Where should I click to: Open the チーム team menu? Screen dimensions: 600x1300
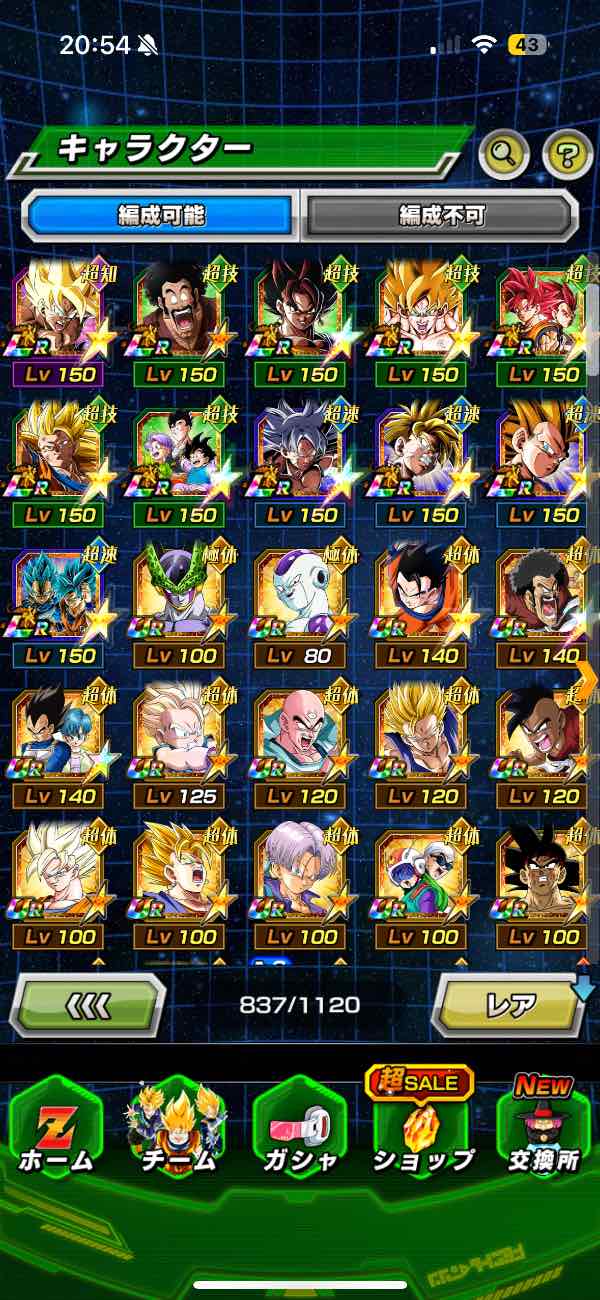[x=177, y=1125]
